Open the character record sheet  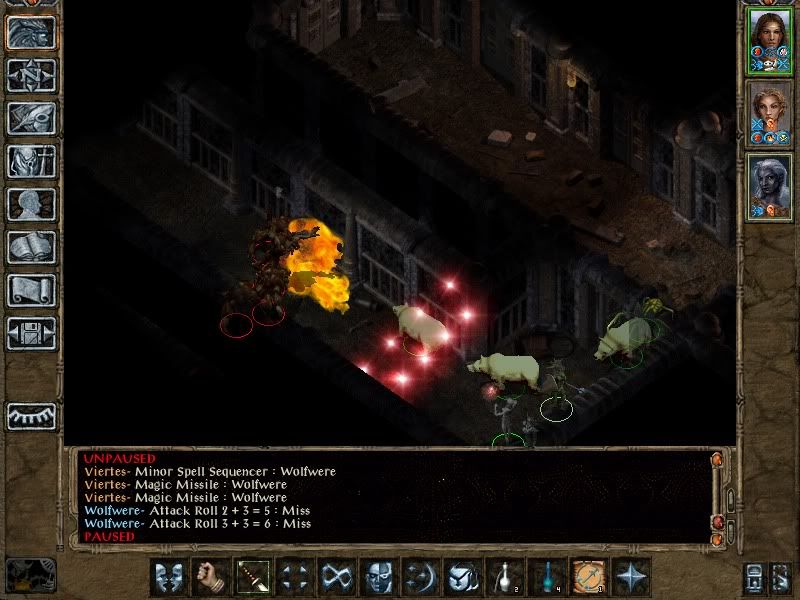[31, 204]
